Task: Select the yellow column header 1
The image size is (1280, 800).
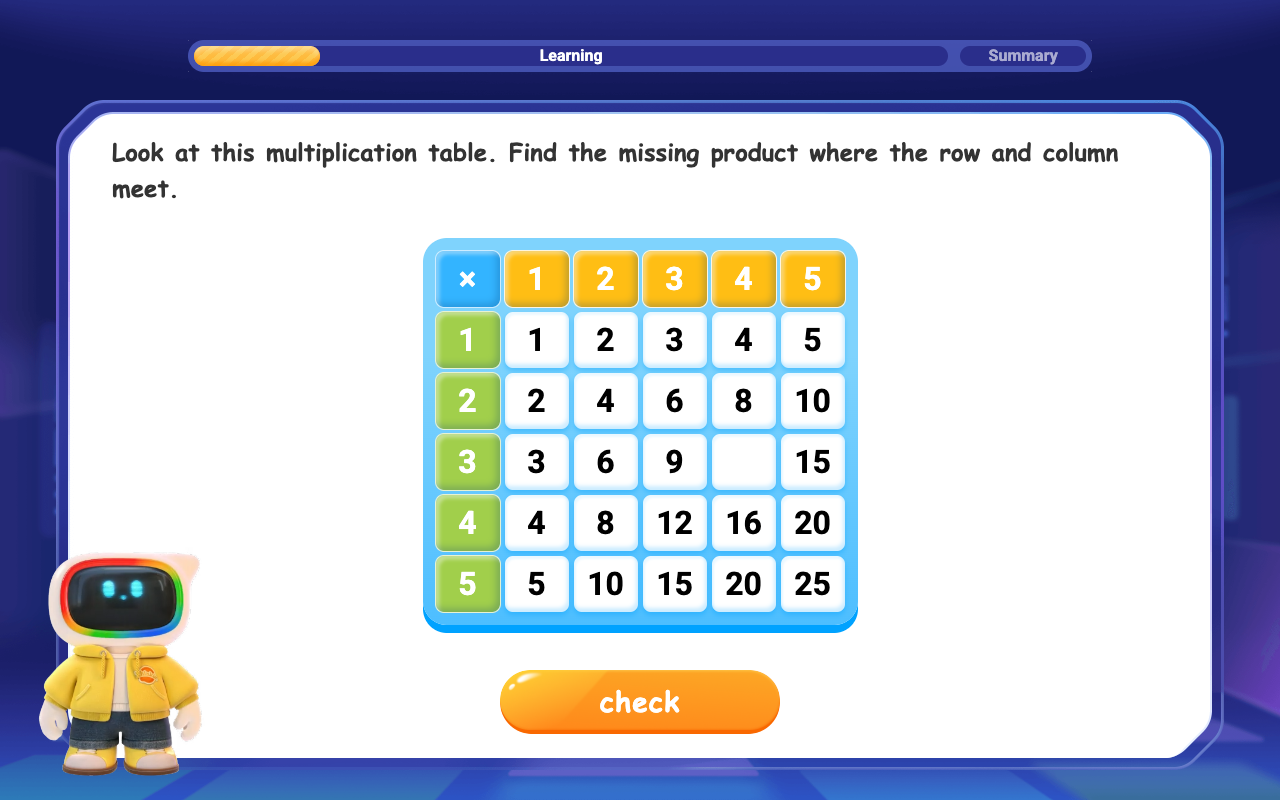Action: tap(536, 279)
